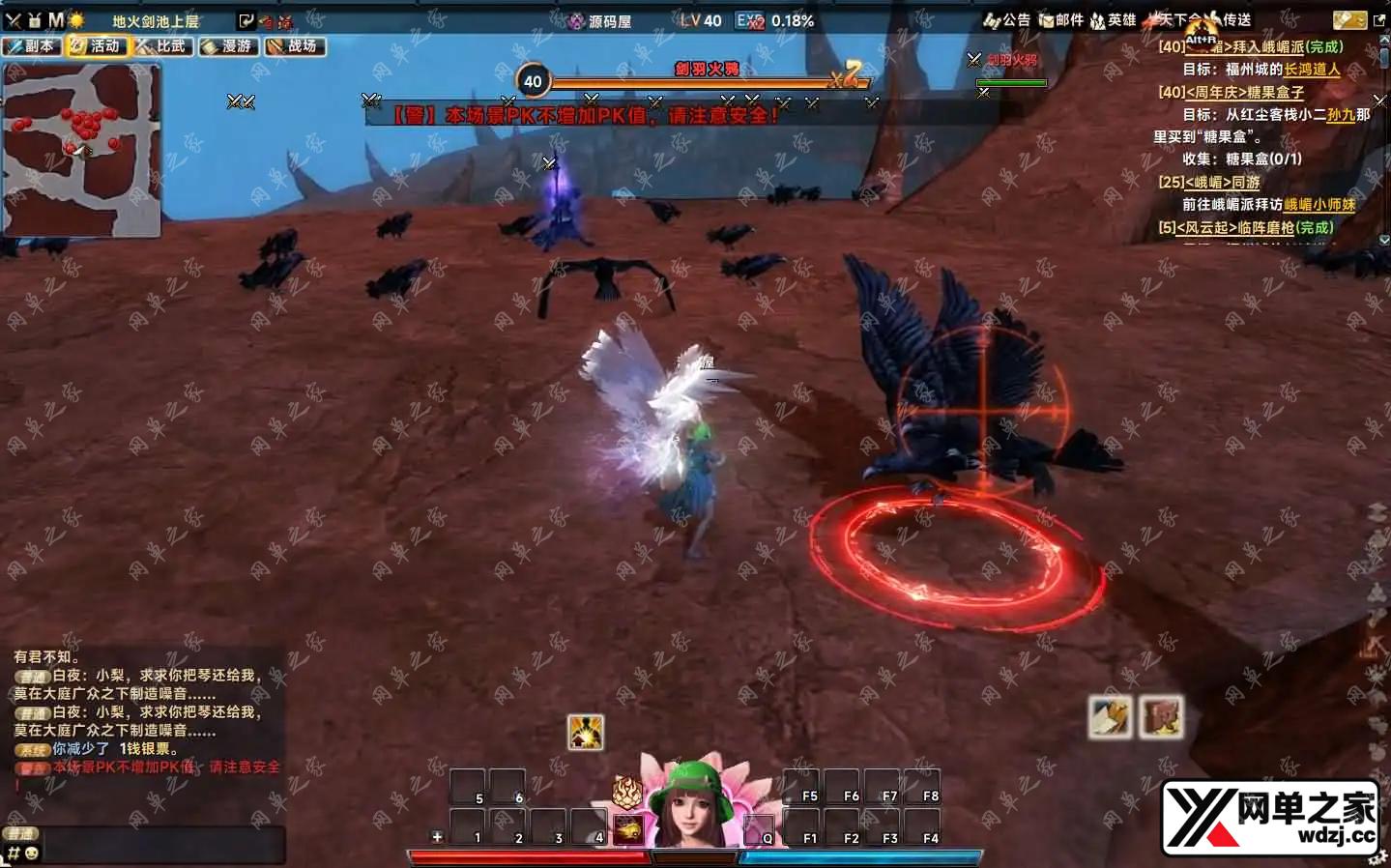Open the 副本 dungeon menu
The height and width of the screenshot is (868, 1391).
[x=32, y=46]
